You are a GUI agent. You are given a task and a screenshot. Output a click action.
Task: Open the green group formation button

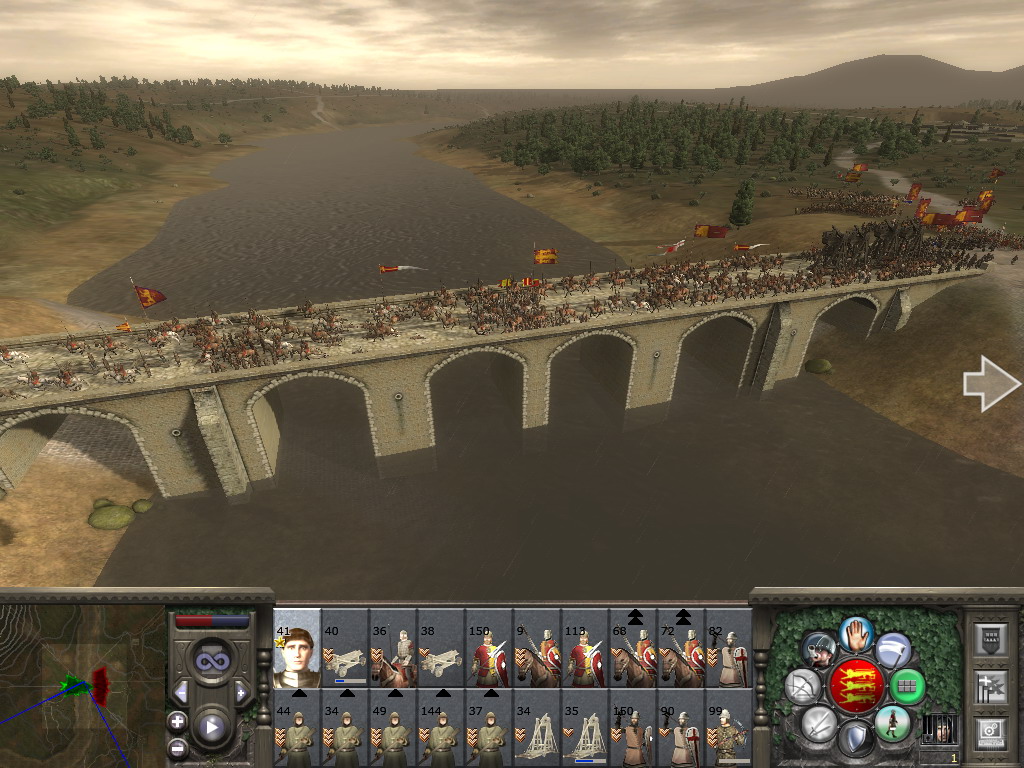907,687
